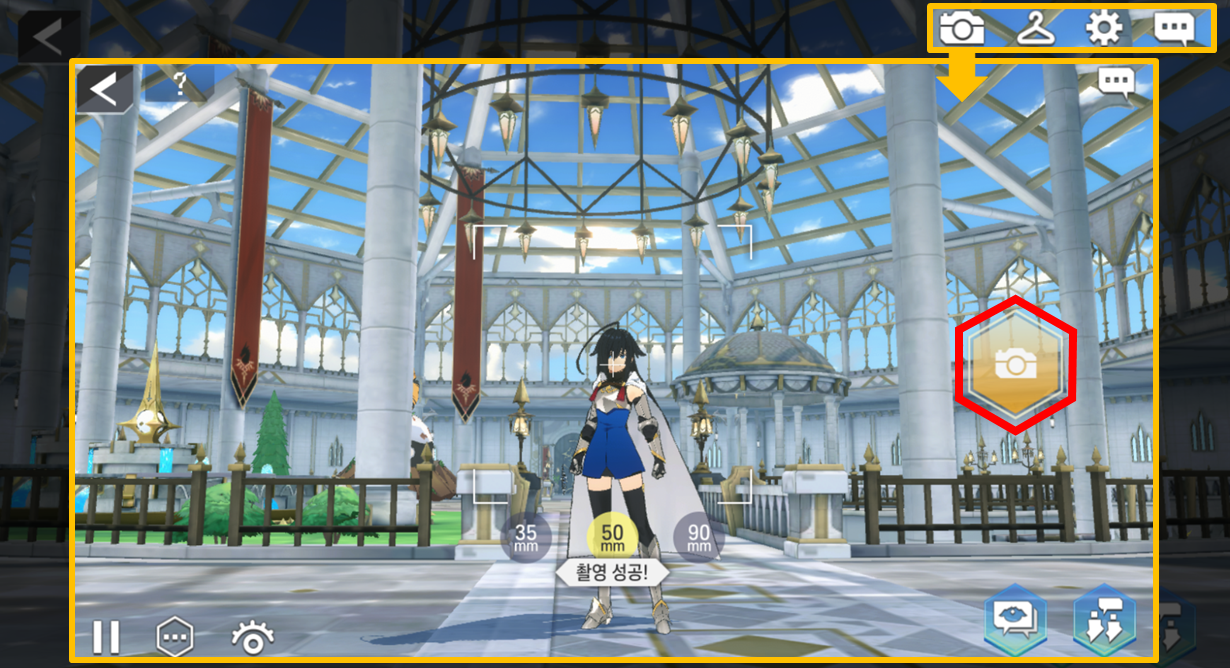The image size is (1230, 668).
Task: Switch to the 90 mm lens
Action: point(699,539)
